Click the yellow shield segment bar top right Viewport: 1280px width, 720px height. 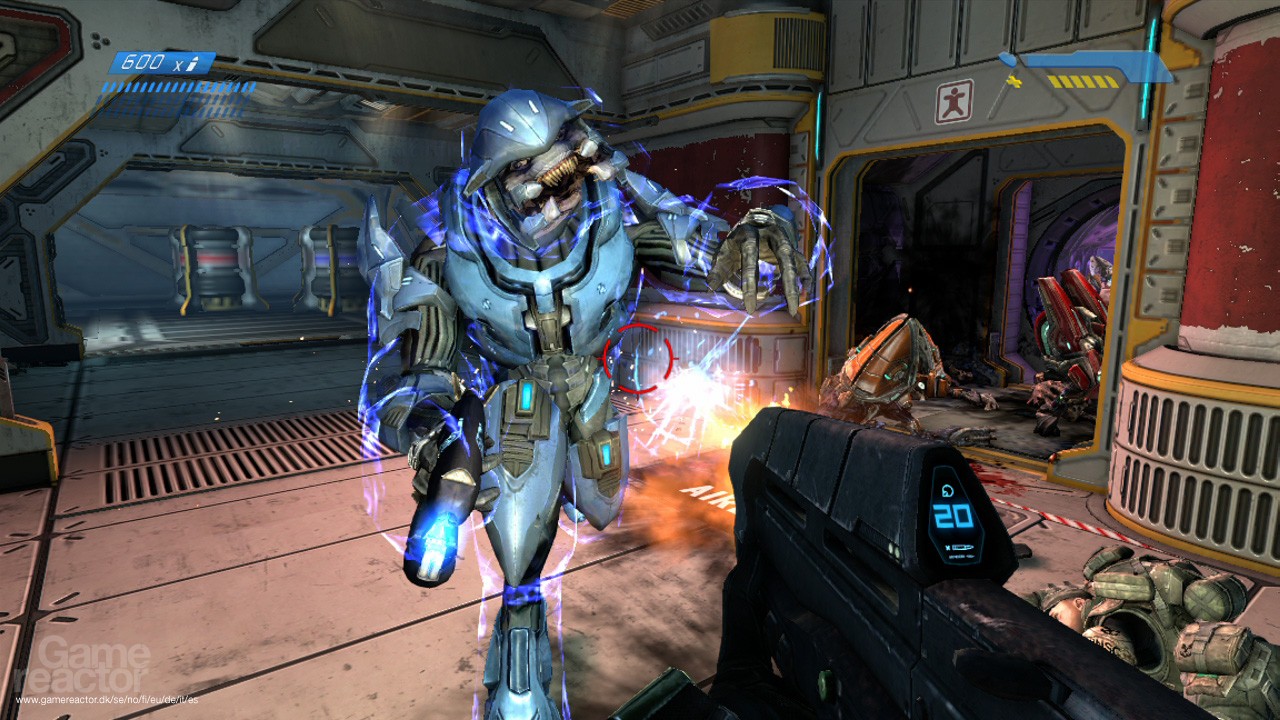pyautogui.click(x=1083, y=83)
